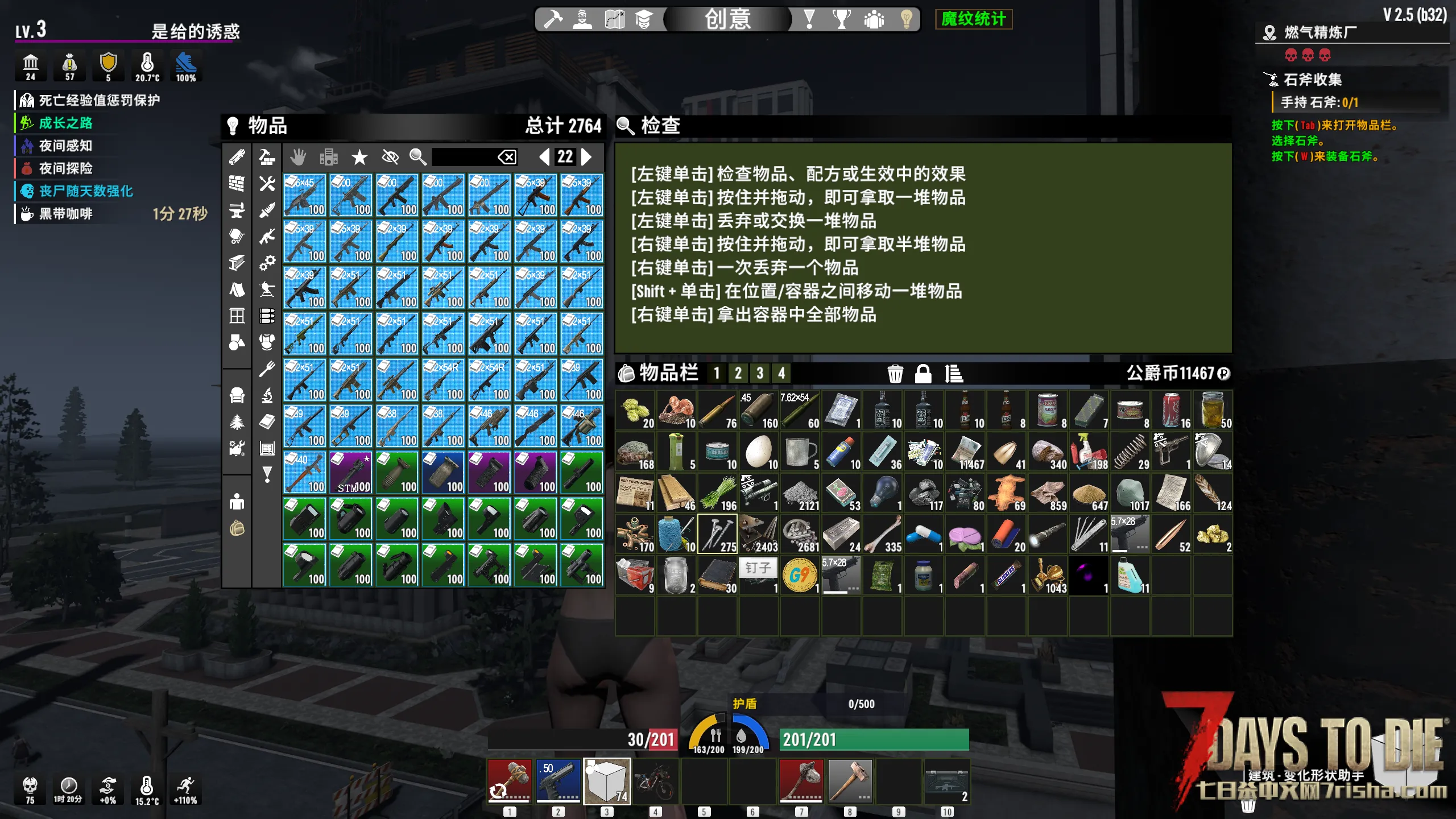Choose the pistol in hotbar slot 2
The width and height of the screenshot is (1456, 819).
[x=558, y=780]
